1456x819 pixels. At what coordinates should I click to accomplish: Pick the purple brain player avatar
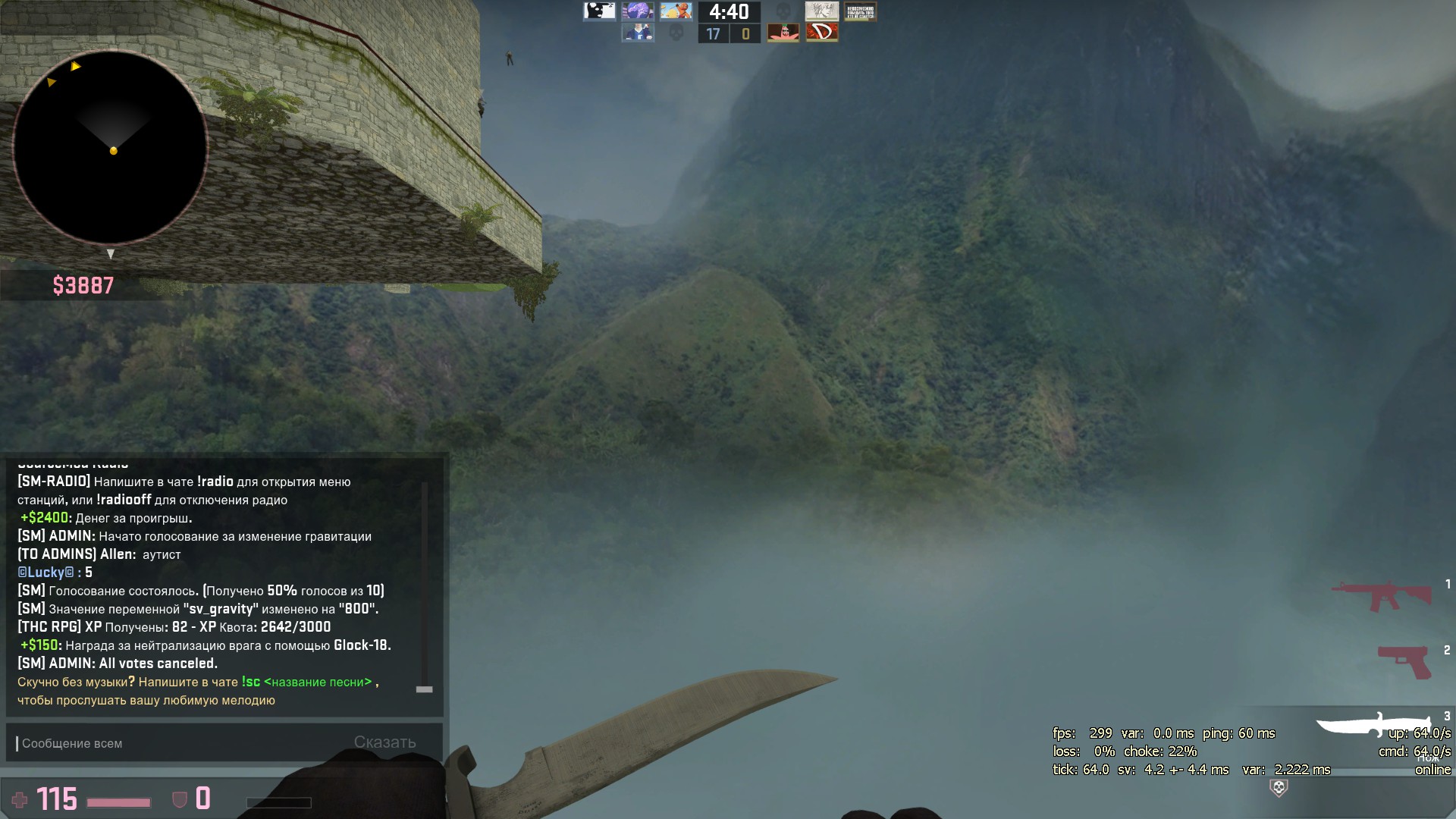tap(638, 11)
